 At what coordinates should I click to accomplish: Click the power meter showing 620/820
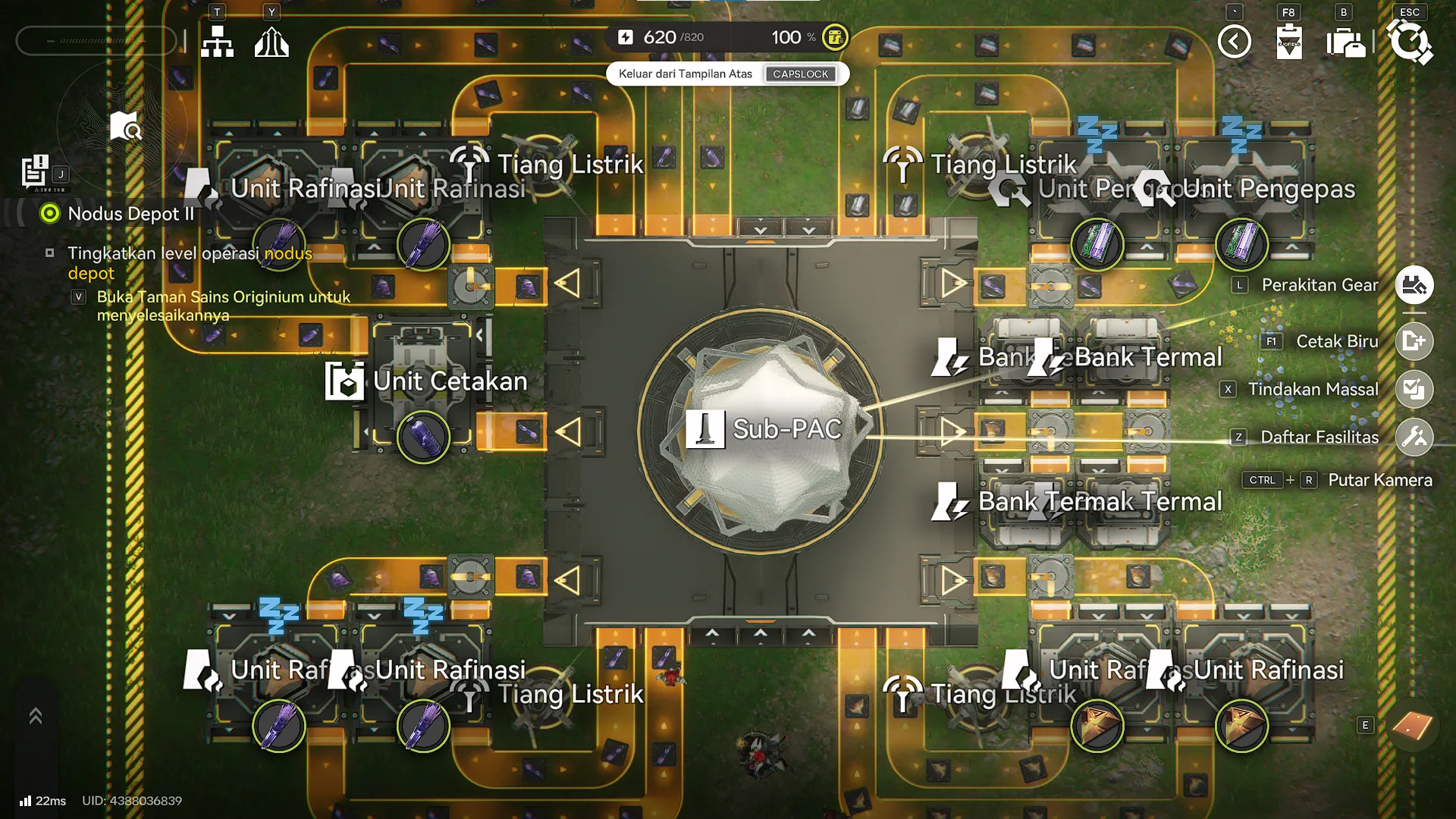(659, 37)
